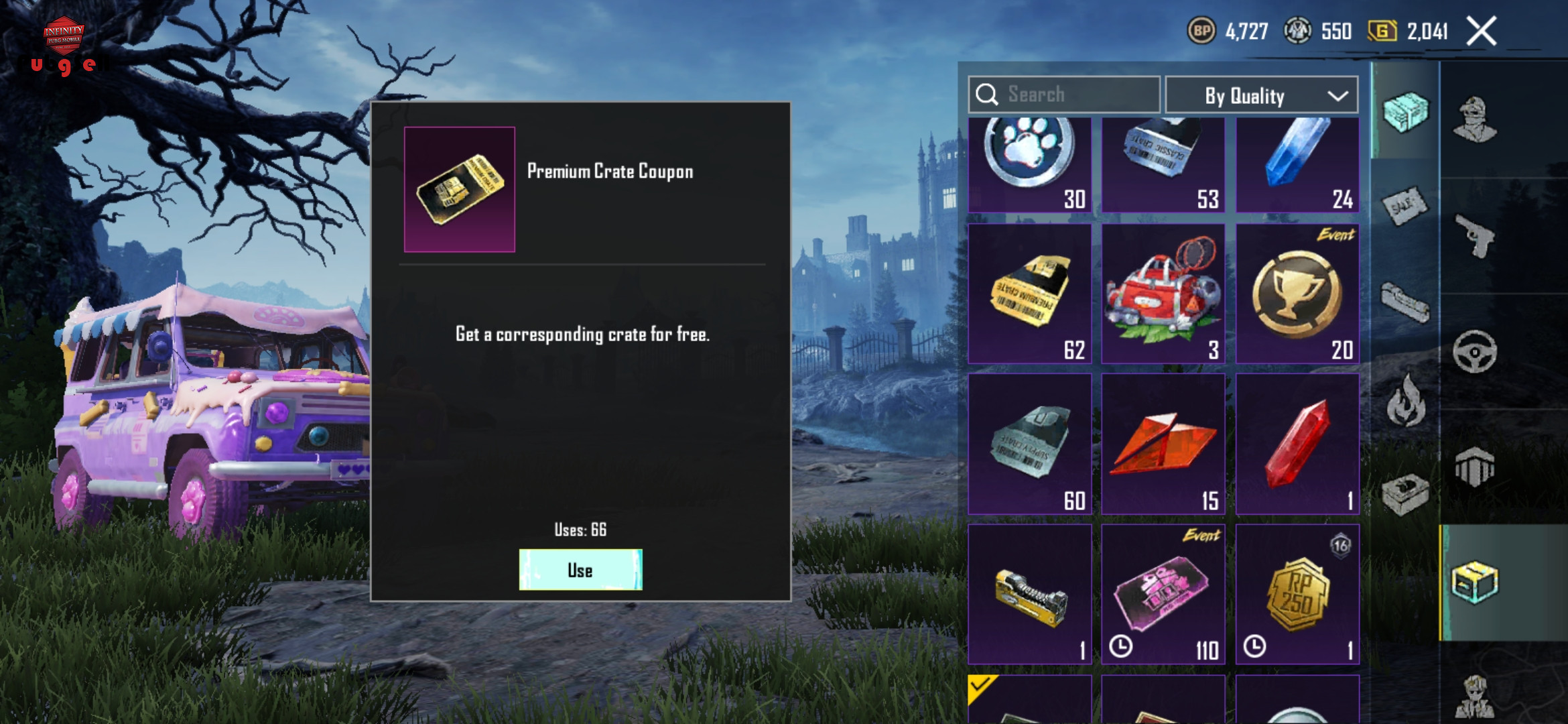Screen dimensions: 1568x724
Task: Select the gold trophy coin event slot
Action: [x=1297, y=294]
